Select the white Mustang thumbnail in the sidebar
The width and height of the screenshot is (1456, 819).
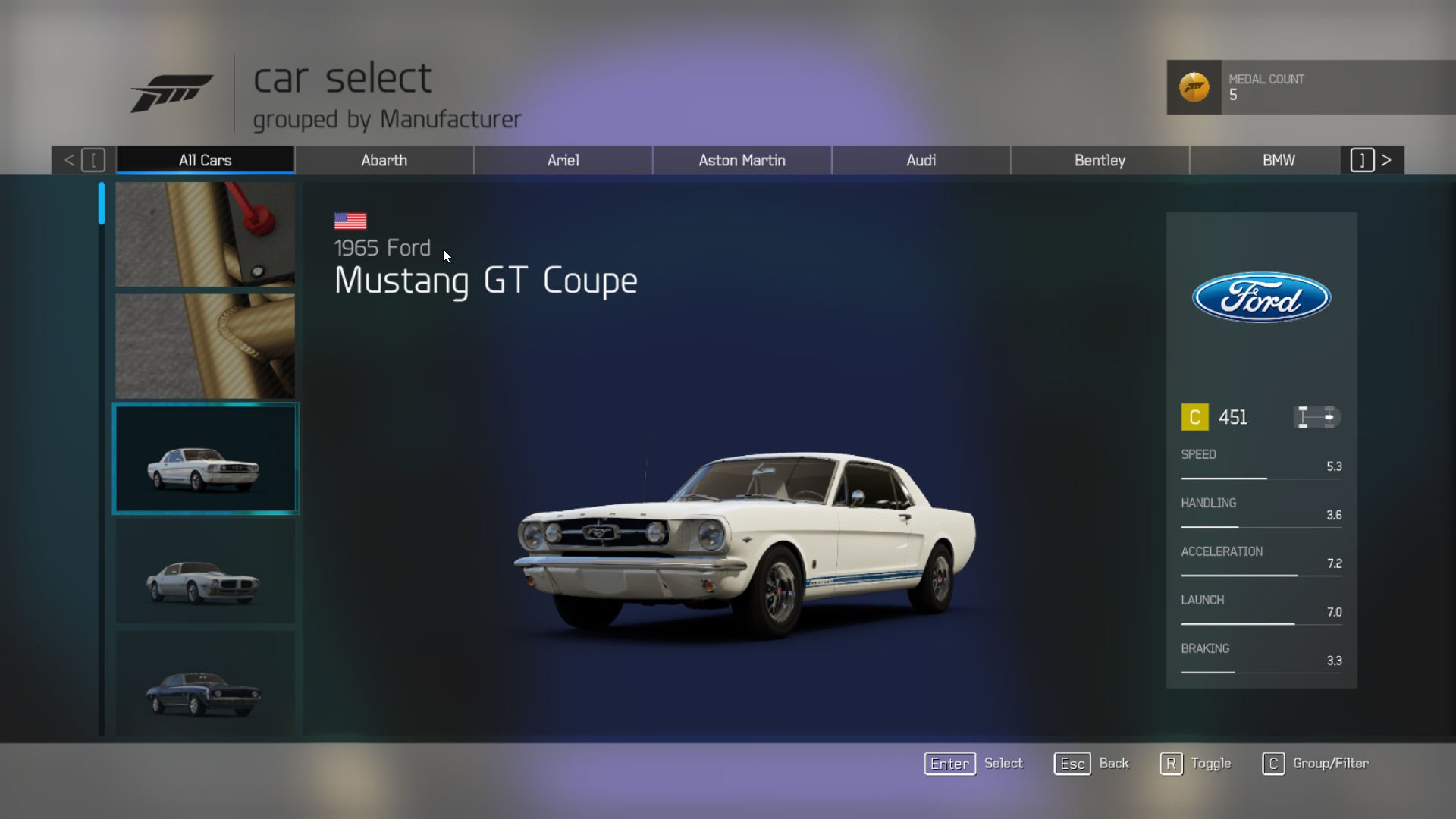tap(206, 458)
